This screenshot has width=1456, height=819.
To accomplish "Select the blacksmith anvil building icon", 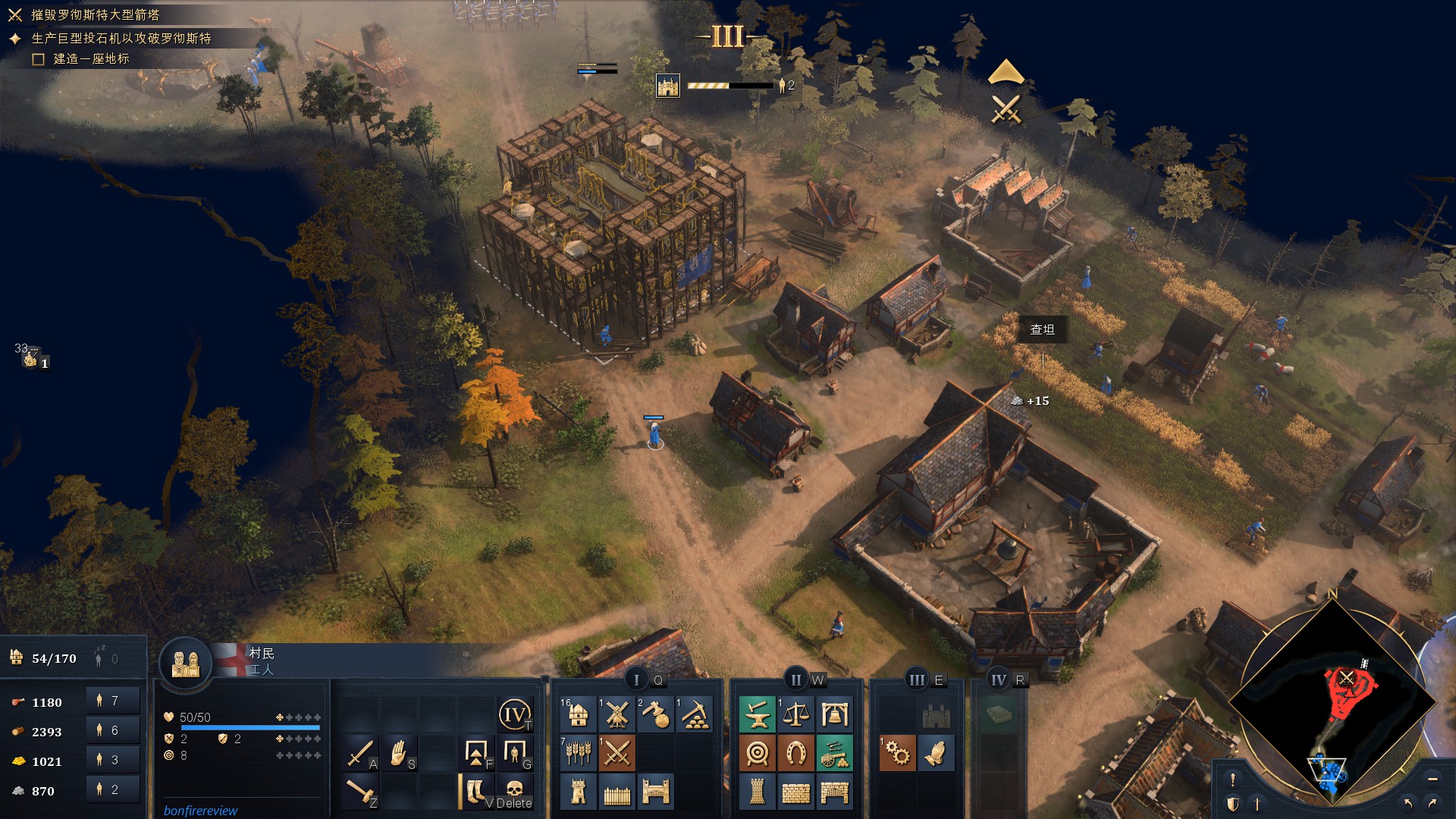I will (x=757, y=714).
